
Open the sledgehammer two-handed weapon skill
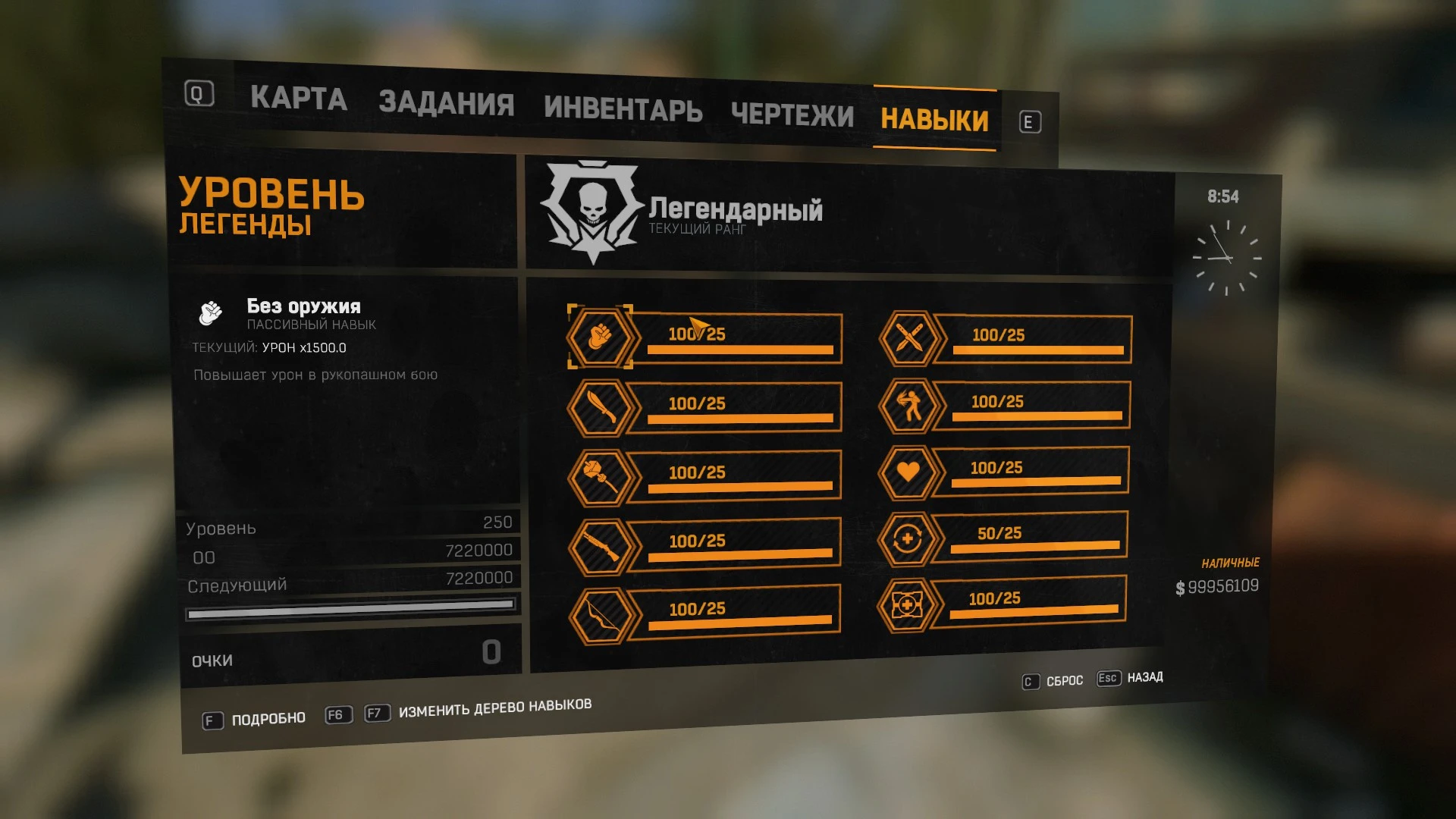[600, 474]
